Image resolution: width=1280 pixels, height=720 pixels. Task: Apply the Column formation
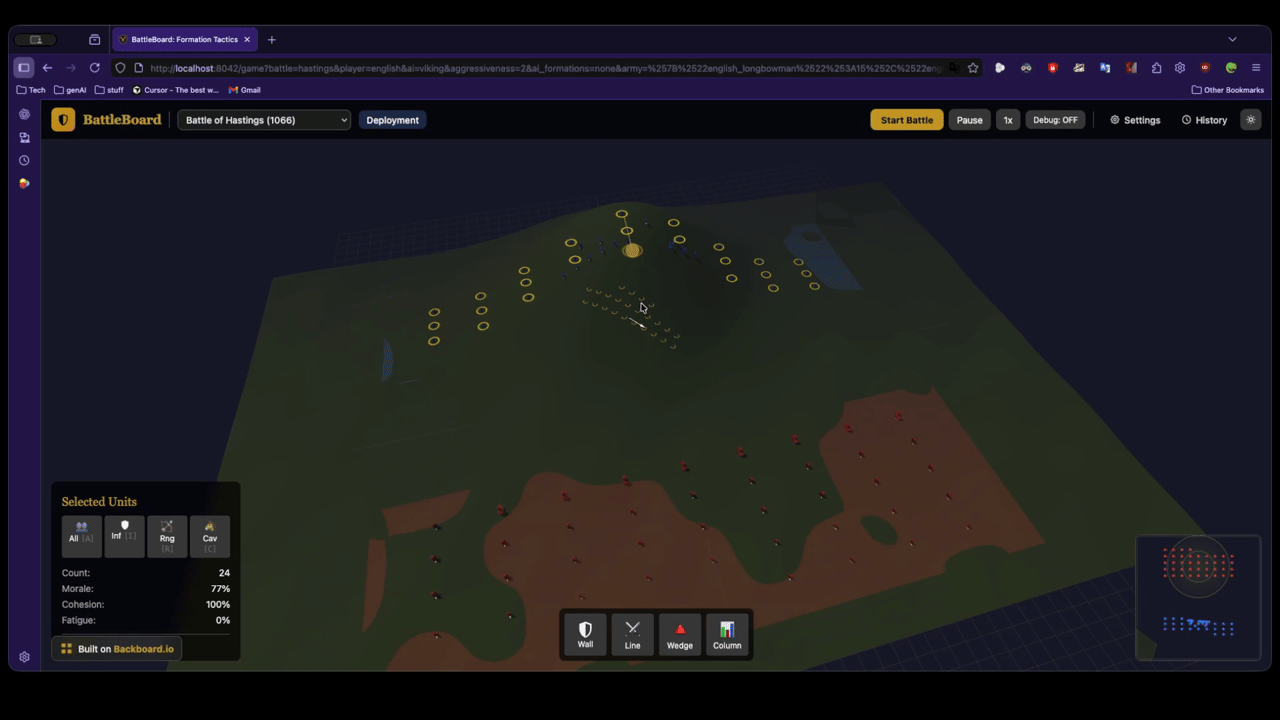[727, 634]
